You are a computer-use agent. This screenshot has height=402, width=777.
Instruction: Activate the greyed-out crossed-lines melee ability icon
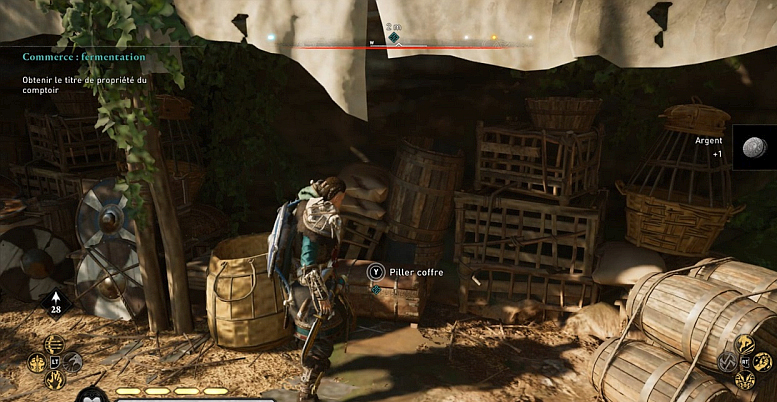pyautogui.click(x=727, y=361)
